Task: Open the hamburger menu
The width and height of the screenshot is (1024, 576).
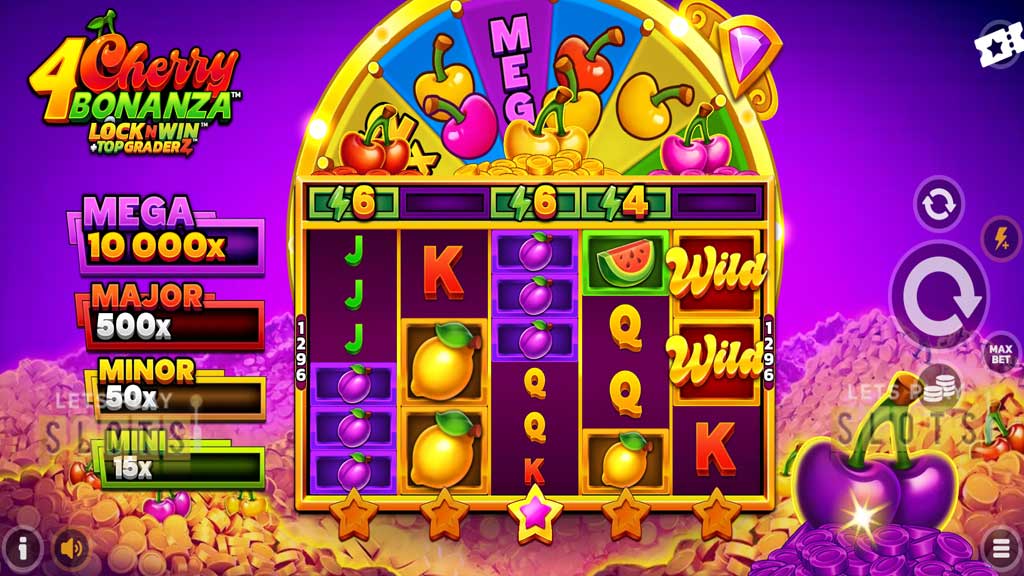Action: [1001, 547]
